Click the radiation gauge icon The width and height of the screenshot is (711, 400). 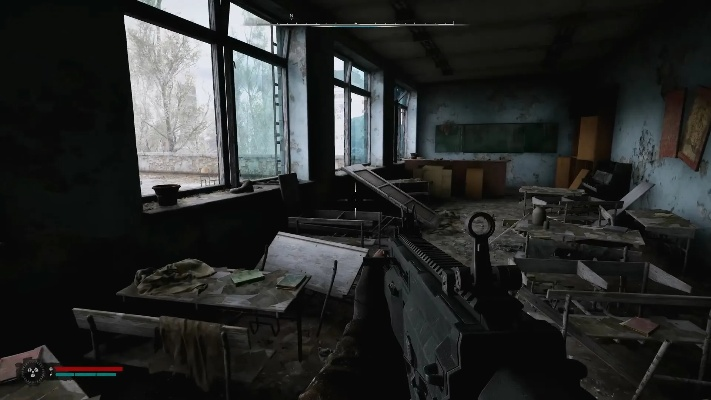point(33,371)
